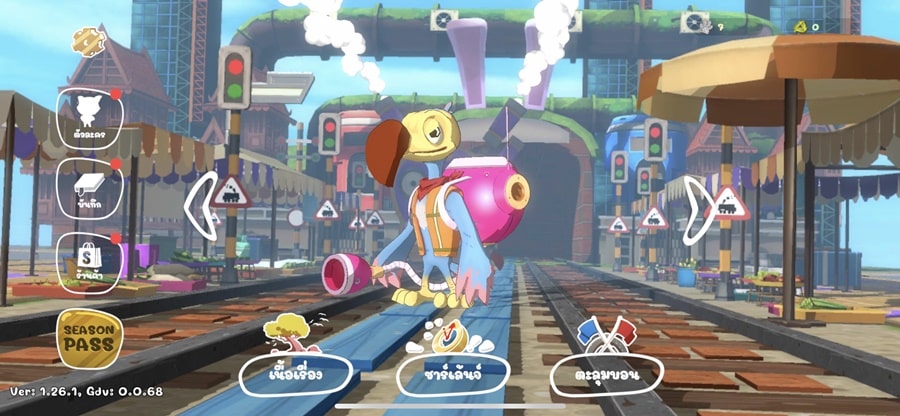Open the Season Pass
Screen dimensions: 900x416
pyautogui.click(x=90, y=338)
